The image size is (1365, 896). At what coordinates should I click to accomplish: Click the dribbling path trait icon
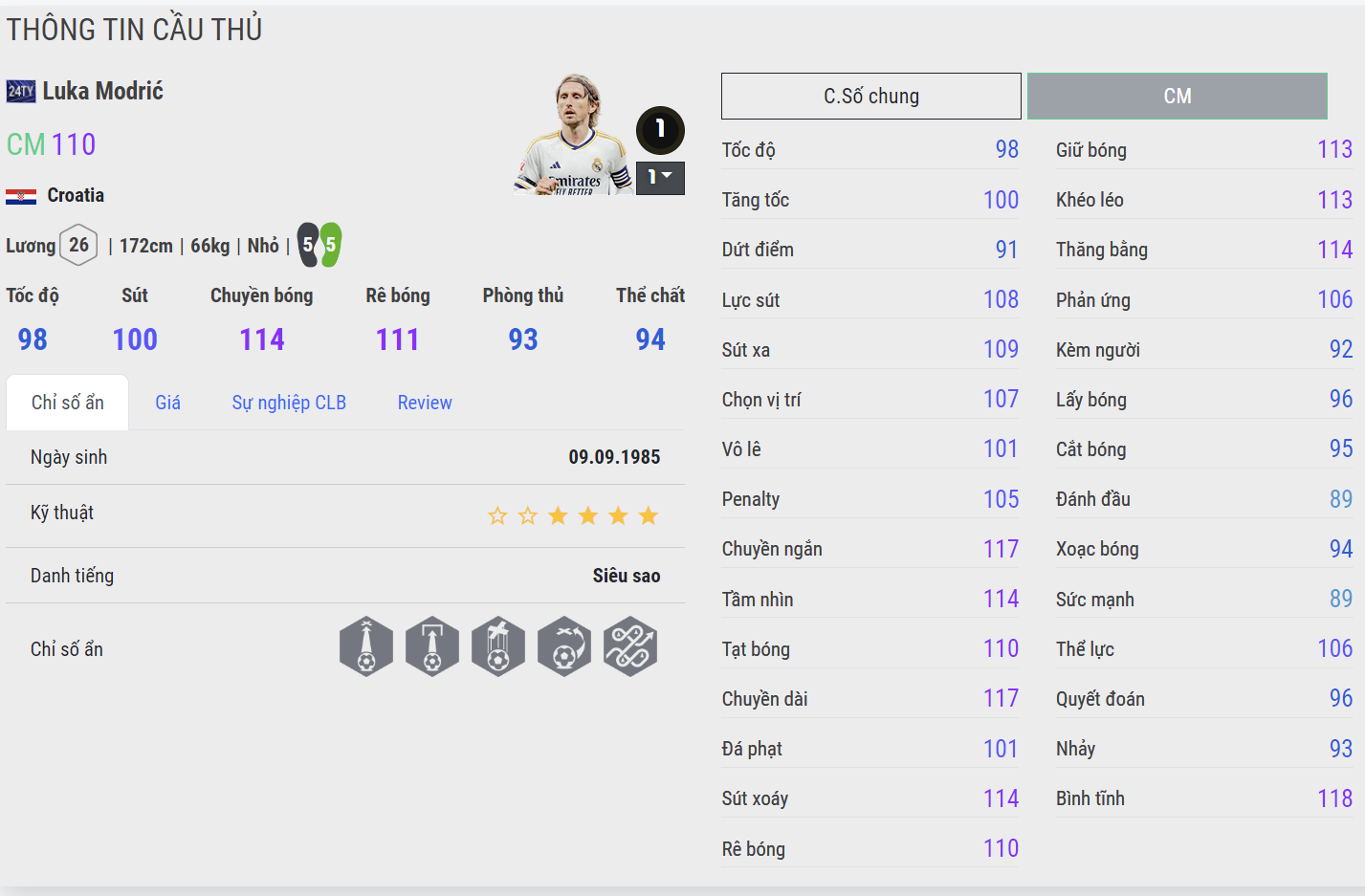click(630, 646)
